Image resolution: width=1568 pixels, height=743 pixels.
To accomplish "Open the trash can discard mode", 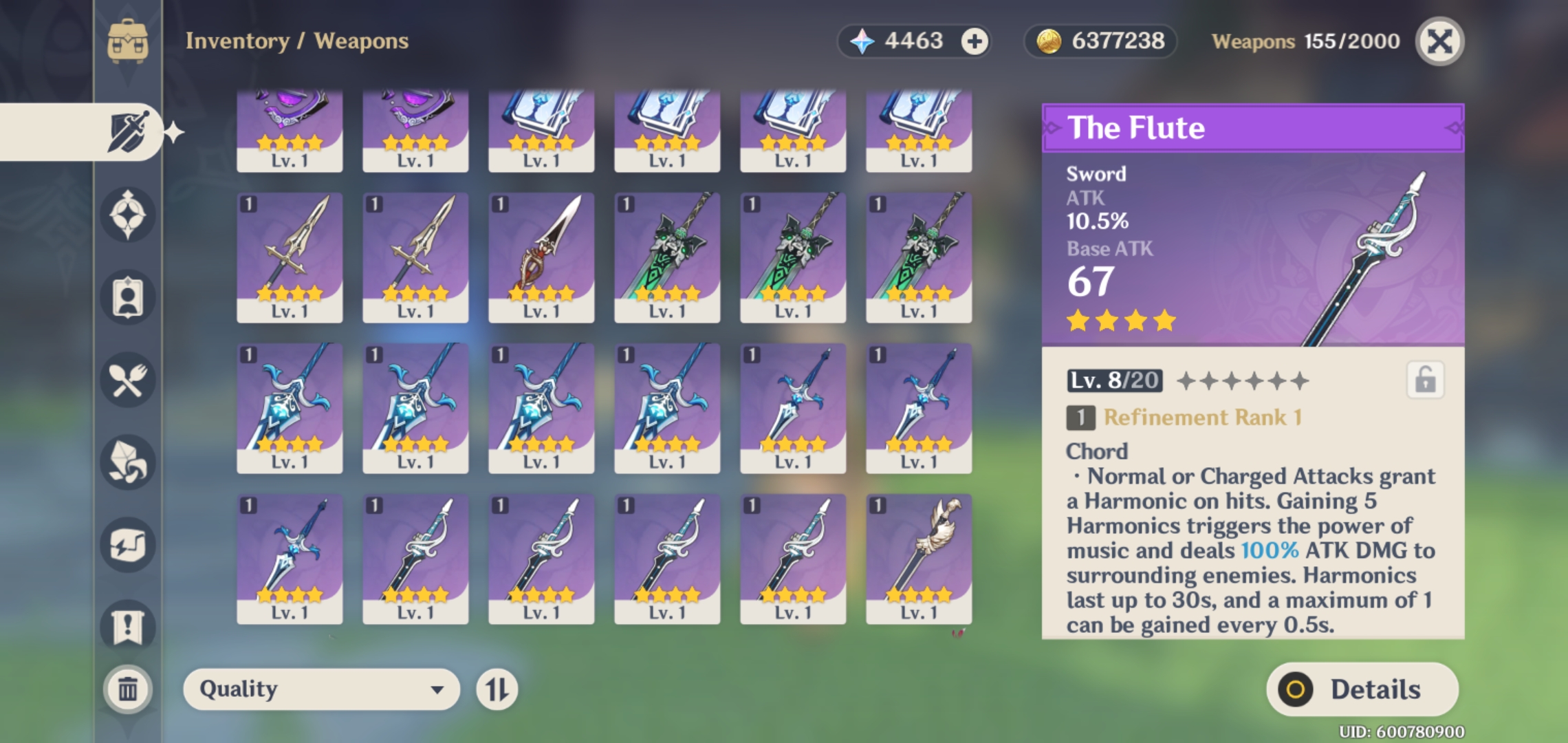I will (128, 689).
